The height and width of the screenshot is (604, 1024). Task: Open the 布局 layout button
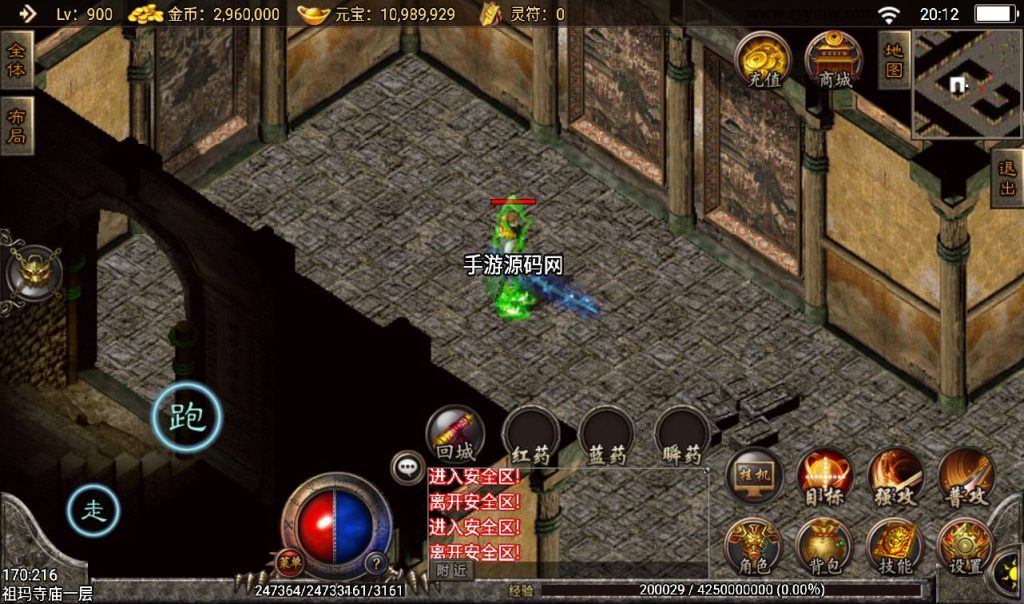[16, 125]
